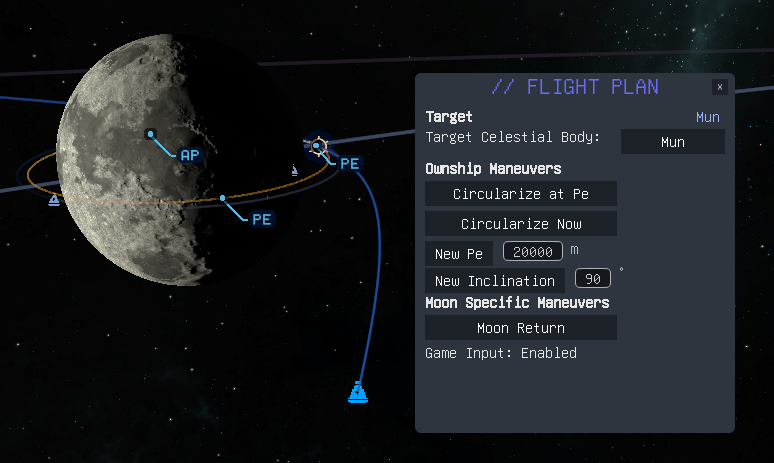Apply the New Pe maneuver

[460, 254]
